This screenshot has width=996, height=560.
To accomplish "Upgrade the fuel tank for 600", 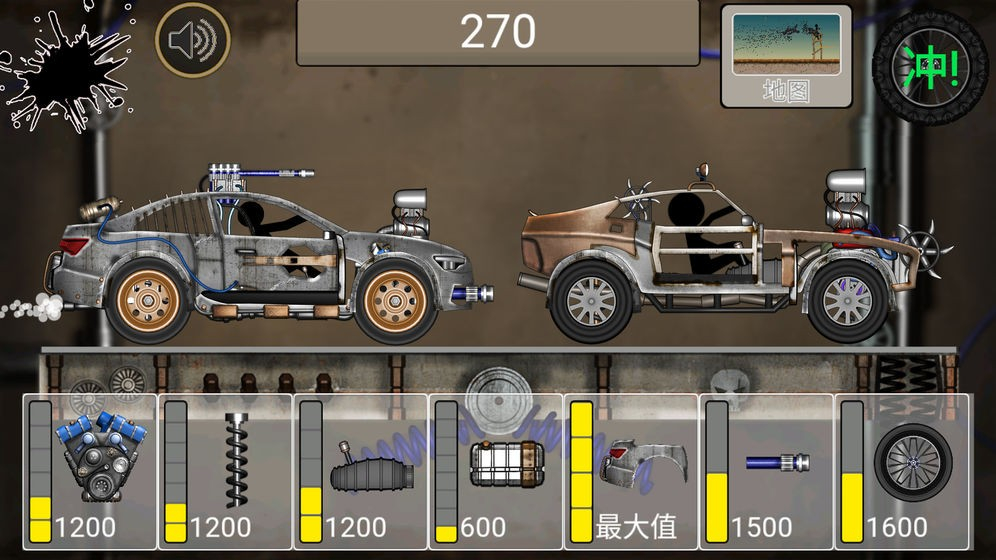I will tap(497, 471).
